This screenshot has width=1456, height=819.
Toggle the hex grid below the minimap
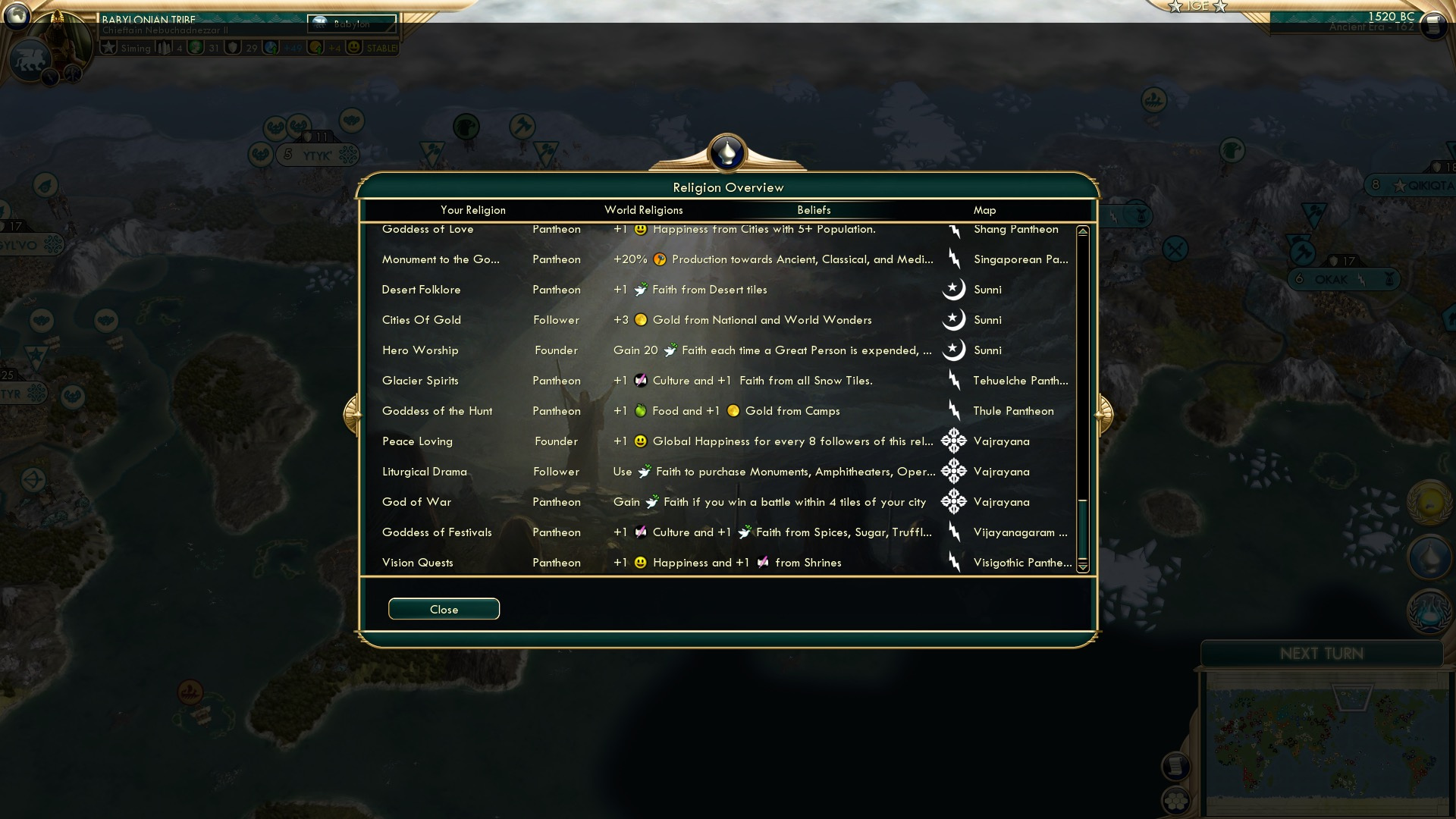coord(1175,800)
